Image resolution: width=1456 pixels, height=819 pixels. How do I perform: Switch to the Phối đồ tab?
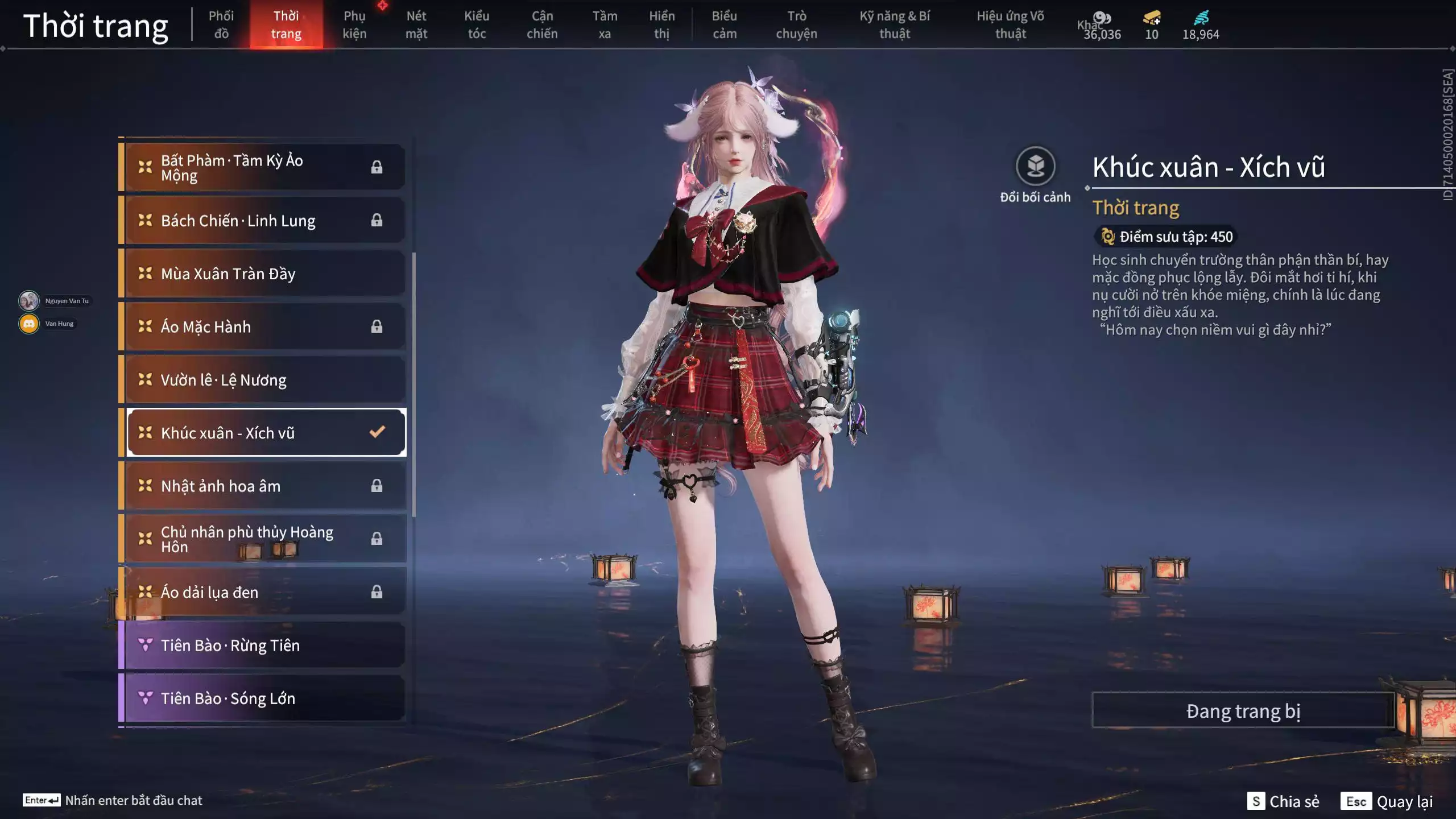tap(221, 25)
